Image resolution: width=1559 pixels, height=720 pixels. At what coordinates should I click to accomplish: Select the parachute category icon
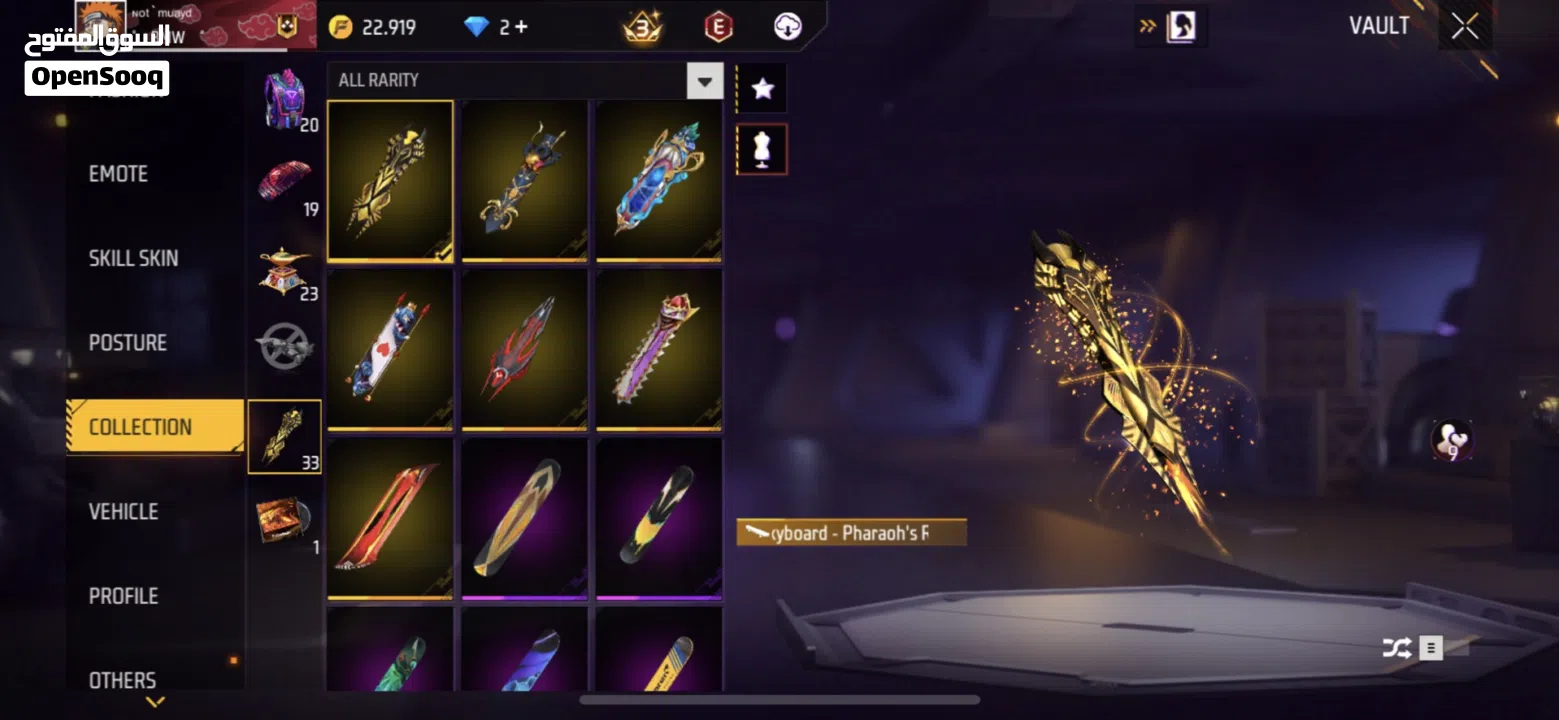[x=285, y=180]
